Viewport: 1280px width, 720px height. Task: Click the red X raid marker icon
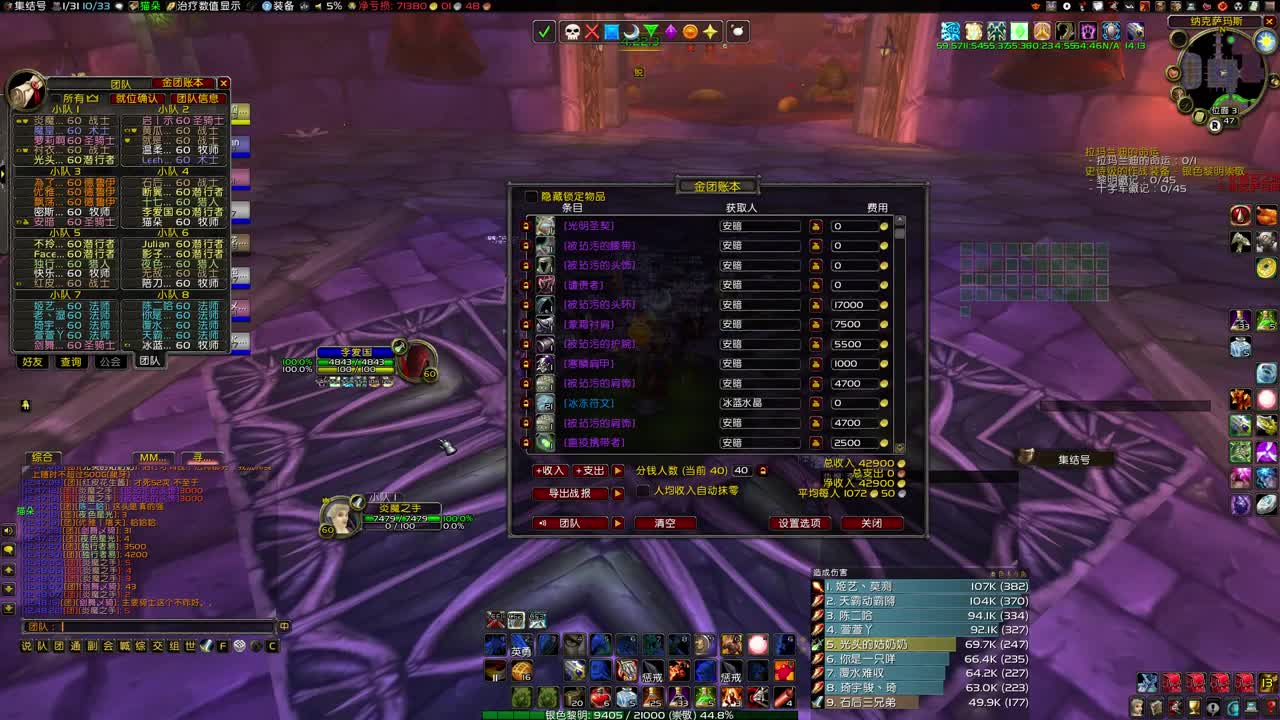592,31
